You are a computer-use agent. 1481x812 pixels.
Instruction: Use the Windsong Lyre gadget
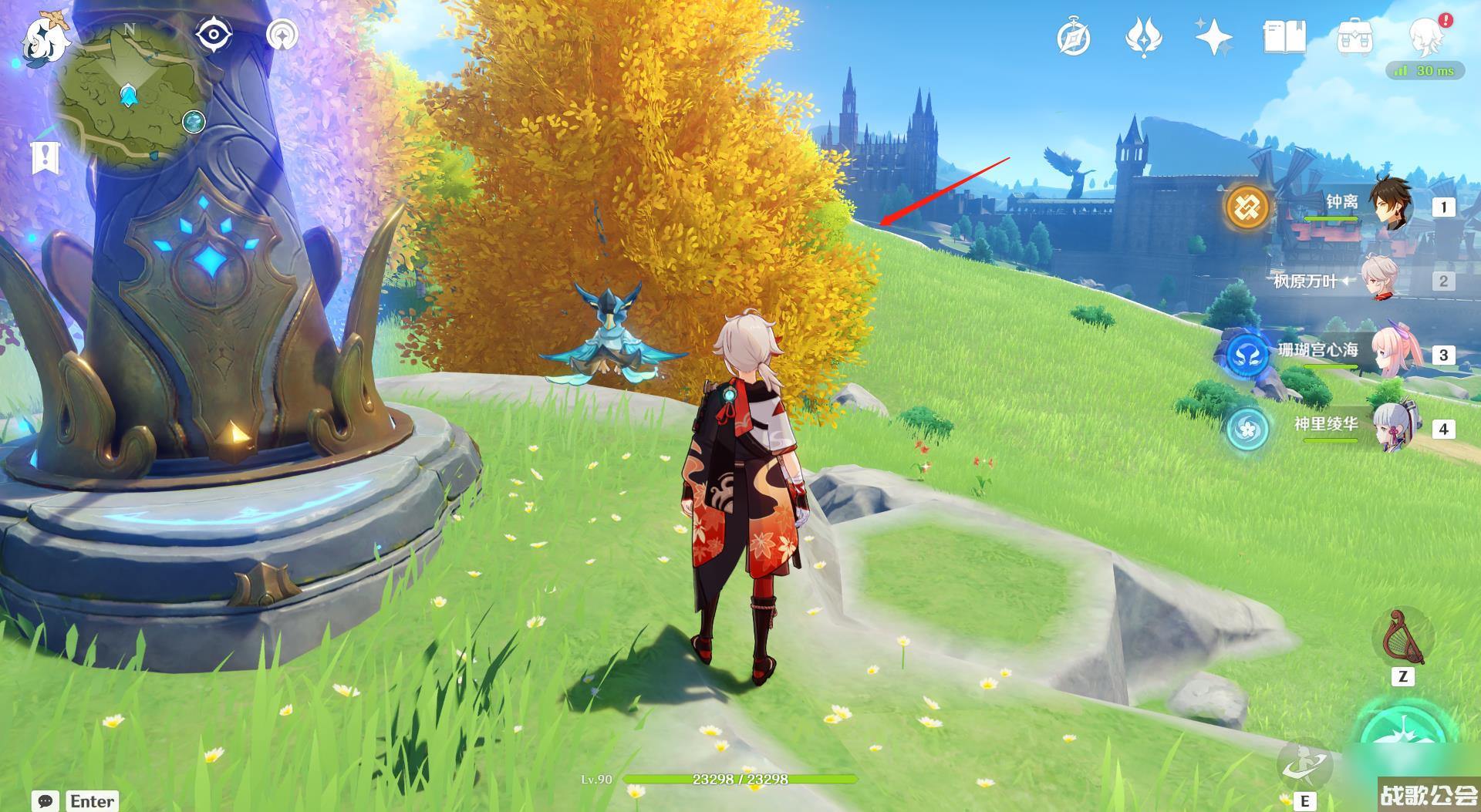tap(1402, 638)
